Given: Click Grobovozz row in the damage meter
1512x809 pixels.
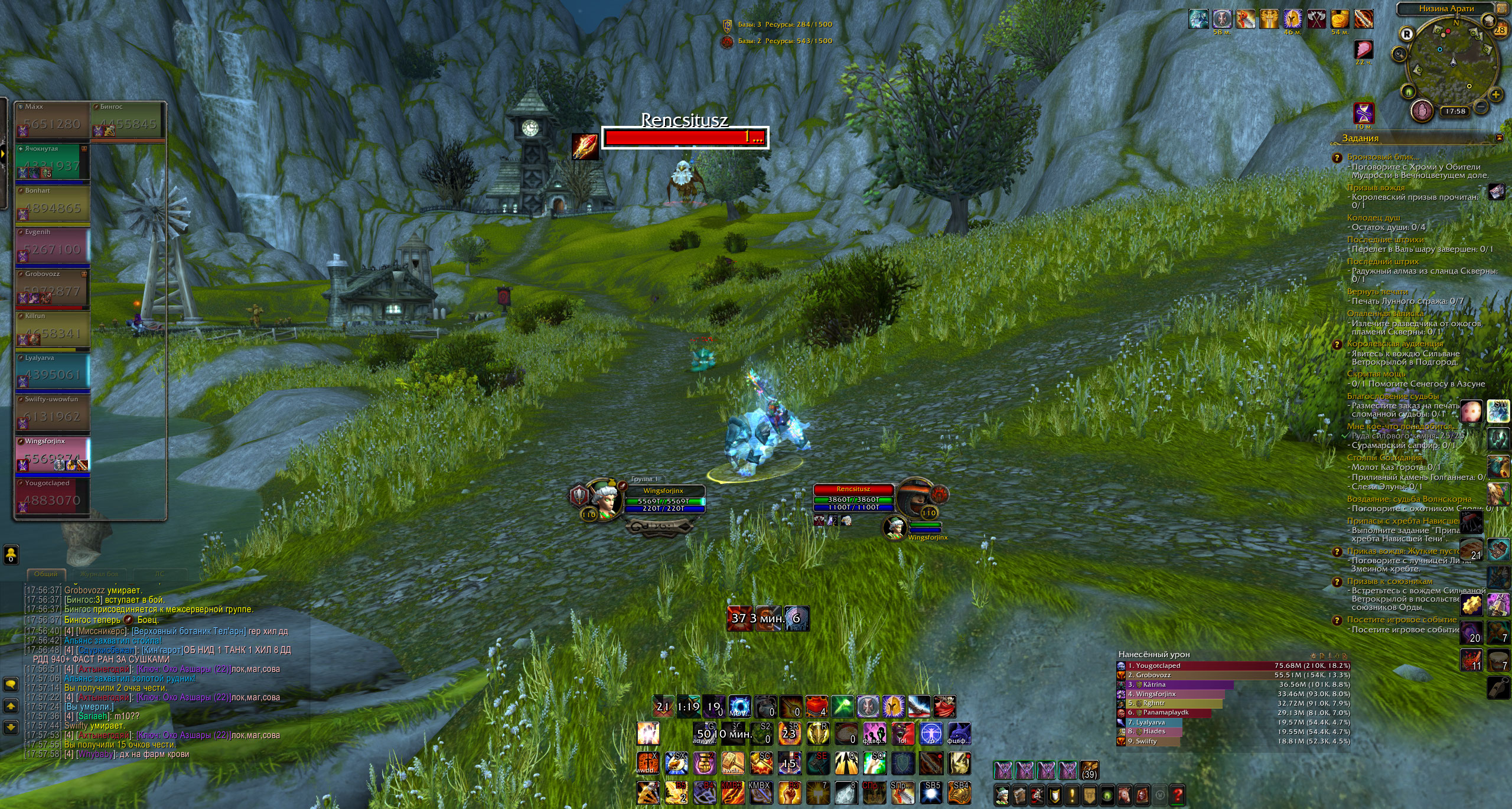Looking at the screenshot, I should 1233,675.
